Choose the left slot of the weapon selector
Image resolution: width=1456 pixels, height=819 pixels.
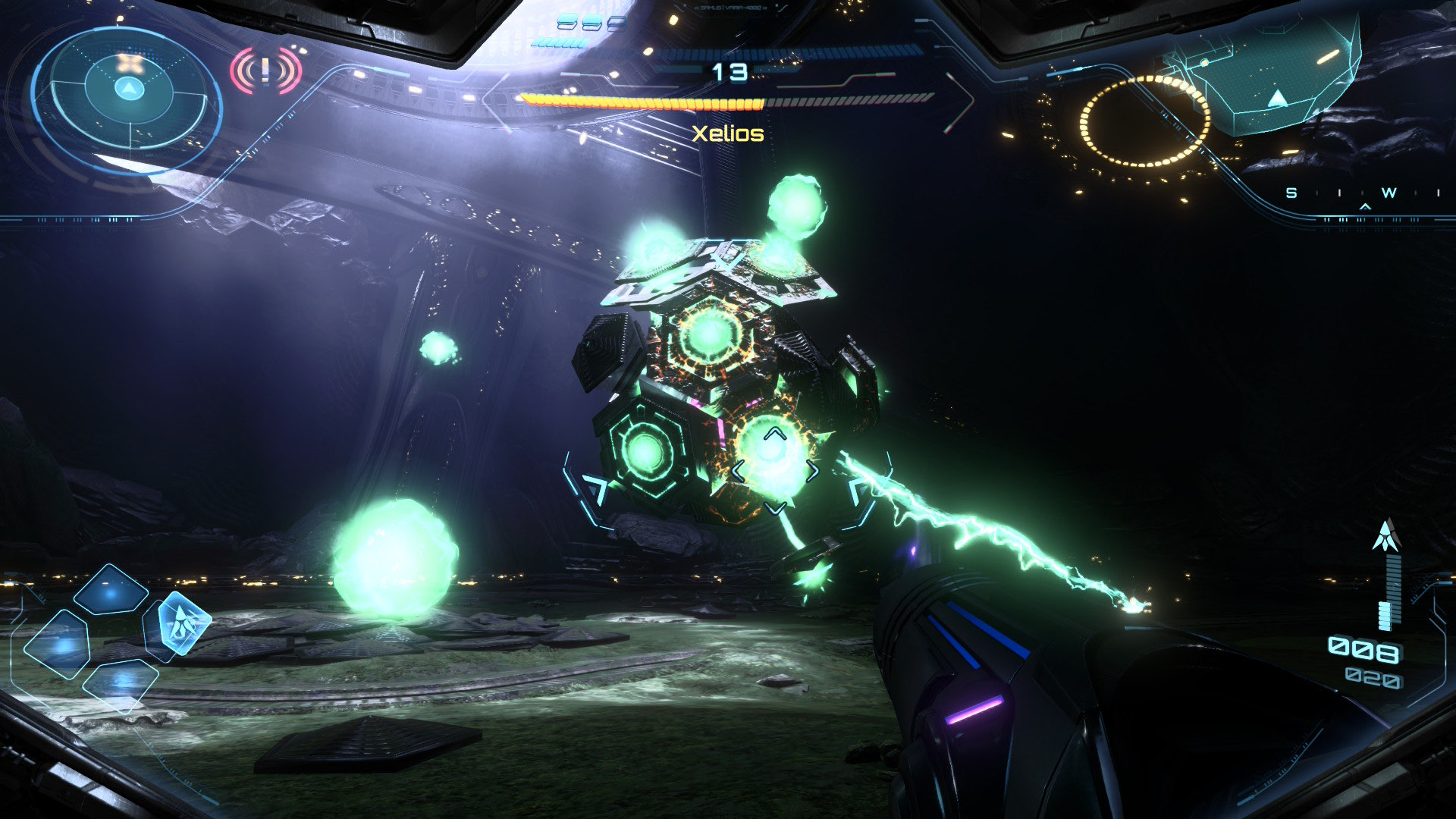[x=58, y=643]
